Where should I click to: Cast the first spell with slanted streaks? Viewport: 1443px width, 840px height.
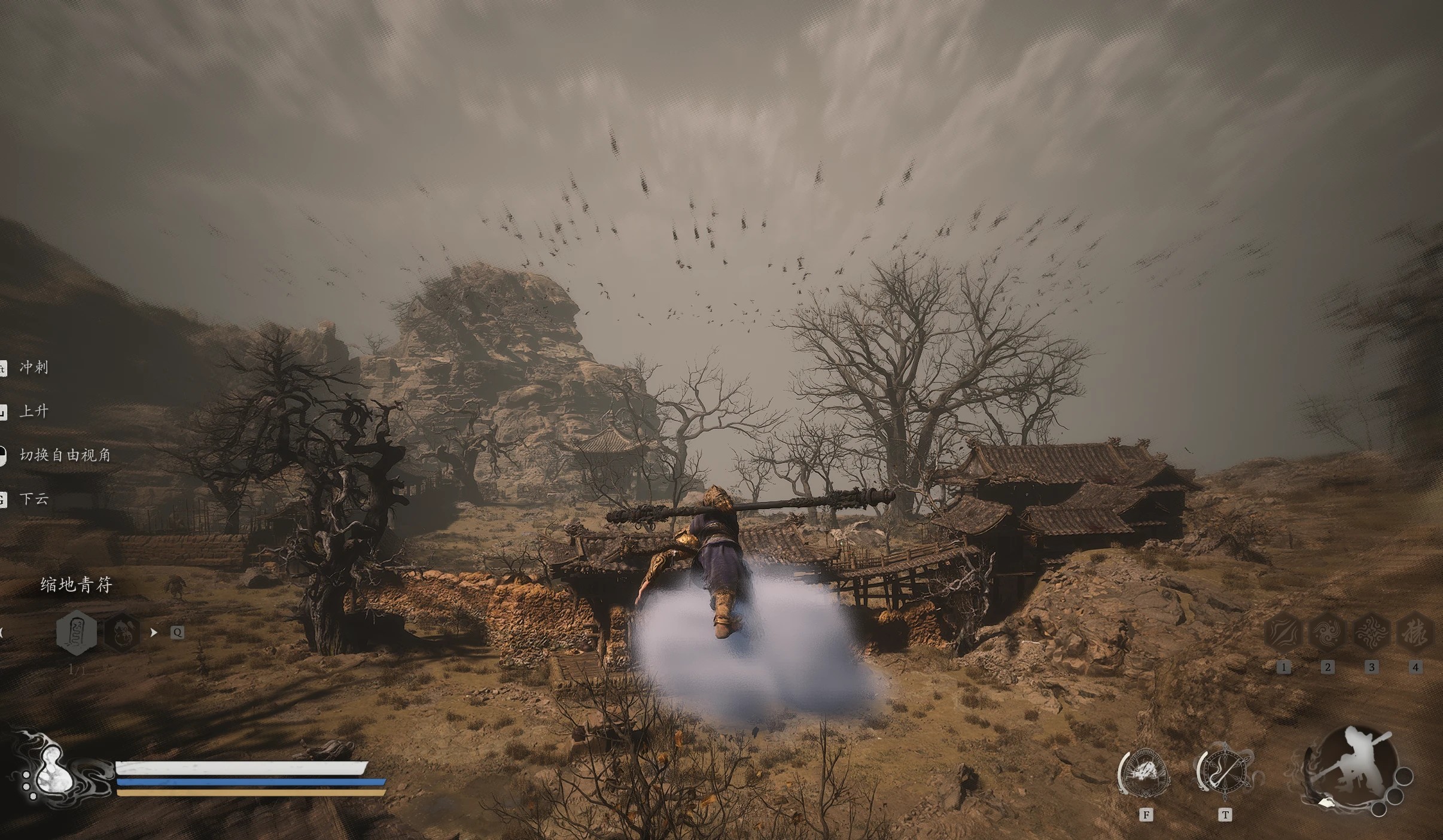pyautogui.click(x=1284, y=632)
